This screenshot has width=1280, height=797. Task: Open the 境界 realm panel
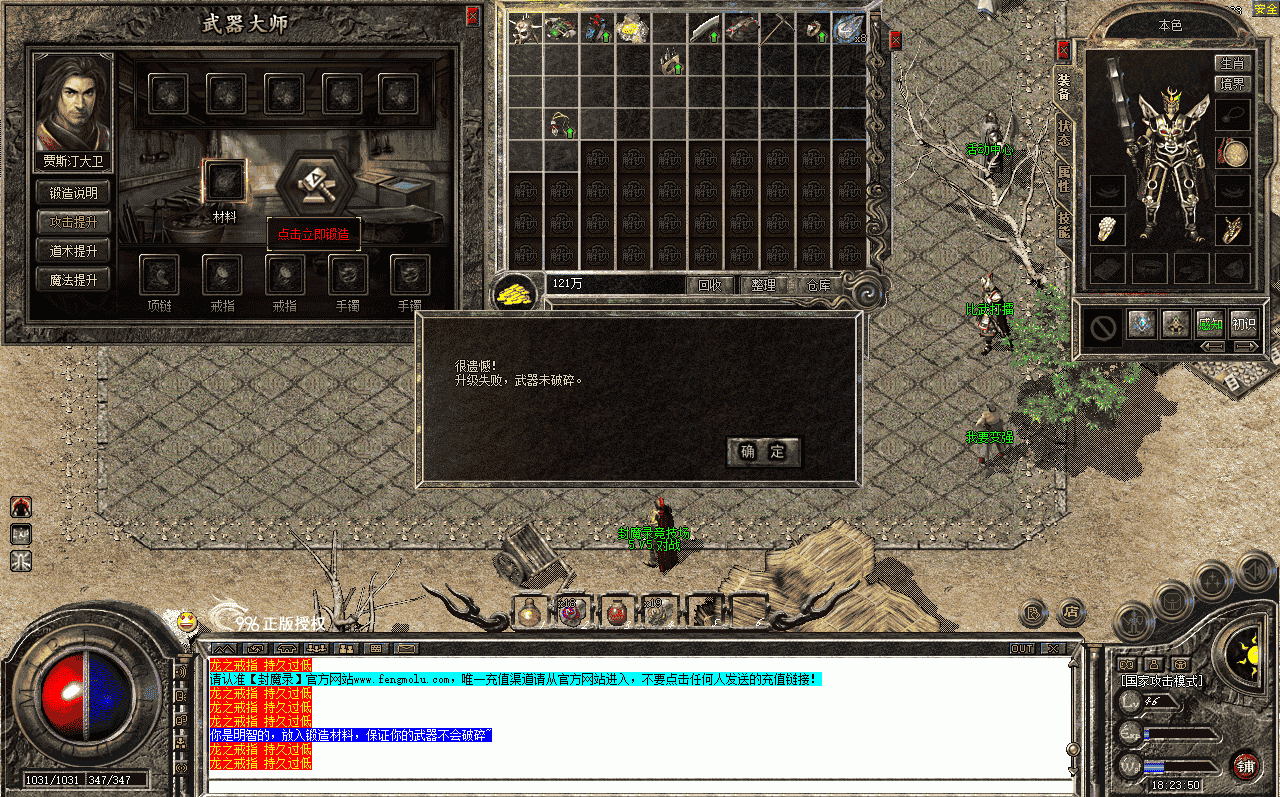[x=1232, y=84]
